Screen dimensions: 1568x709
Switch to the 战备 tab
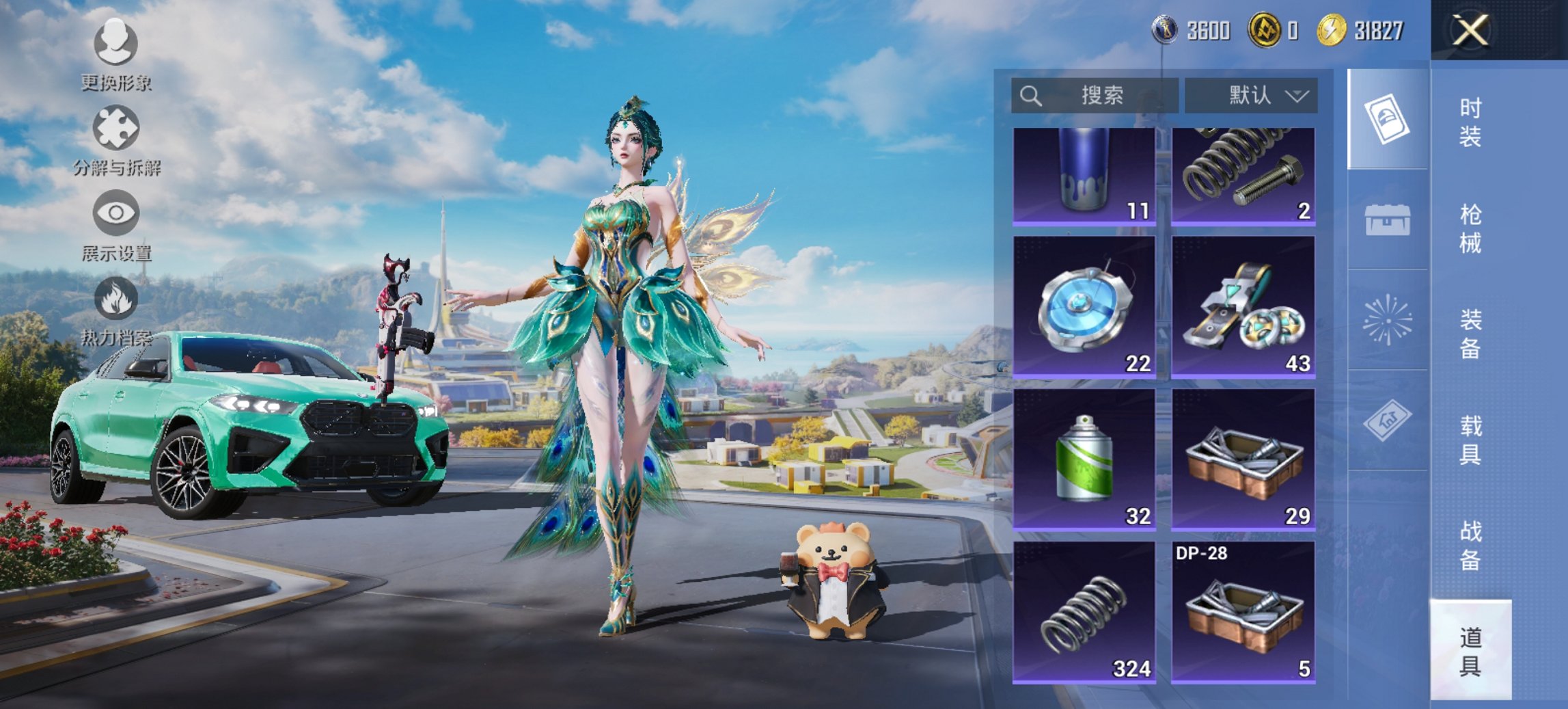point(1470,546)
